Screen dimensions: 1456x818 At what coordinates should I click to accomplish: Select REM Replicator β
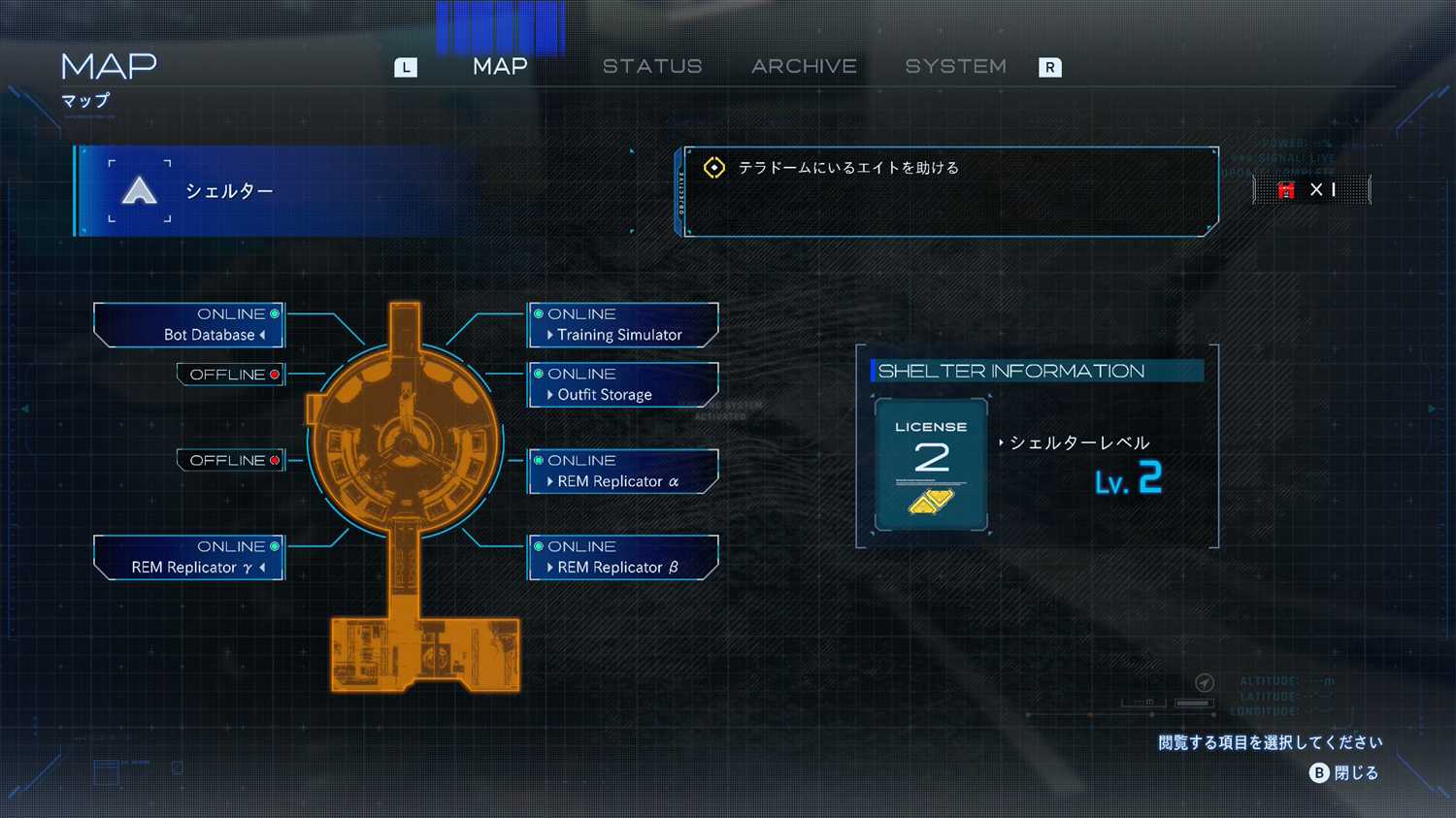pyautogui.click(x=622, y=558)
